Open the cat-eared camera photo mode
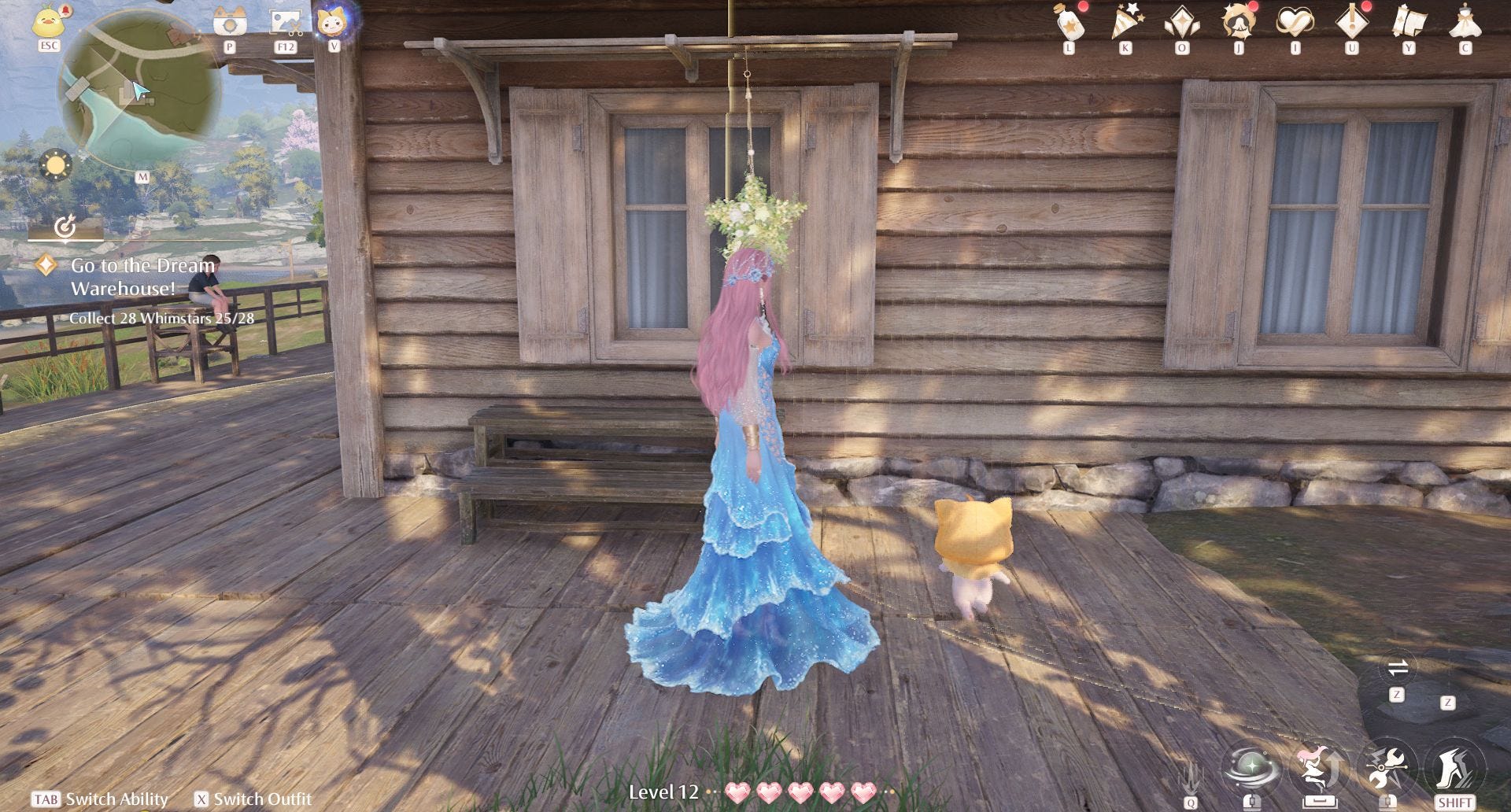This screenshot has width=1511, height=812. click(230, 22)
